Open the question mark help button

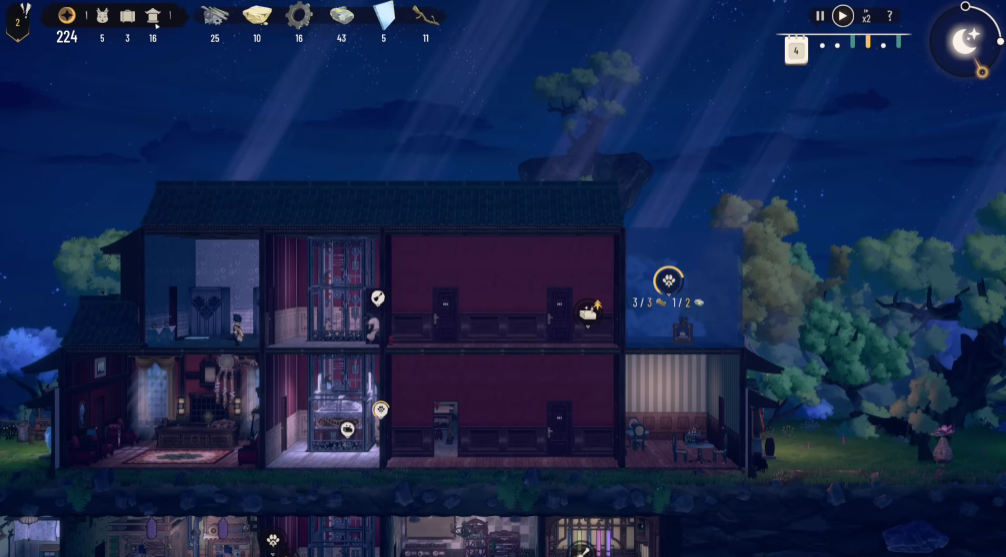tap(889, 16)
